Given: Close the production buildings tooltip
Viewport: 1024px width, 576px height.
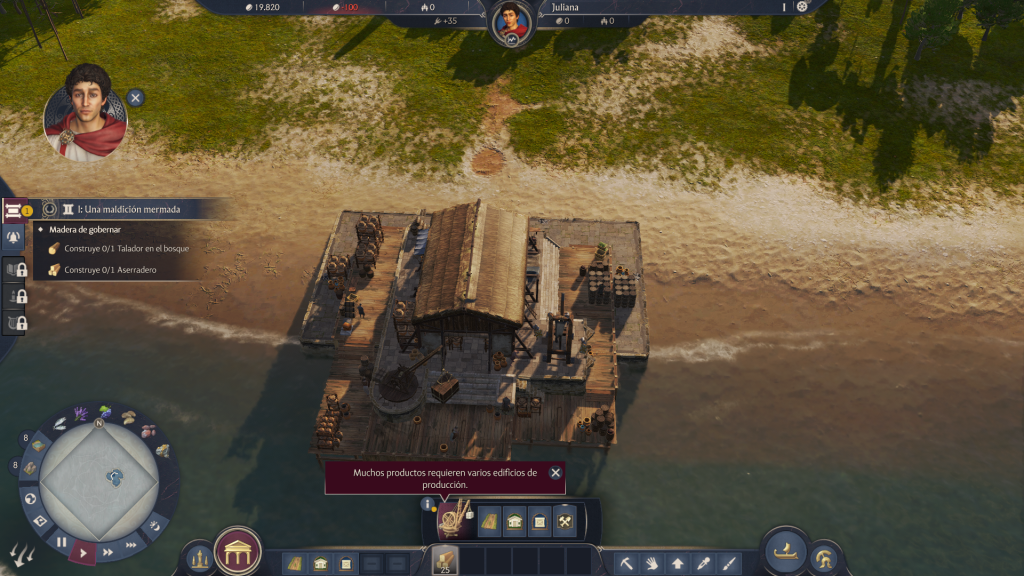Looking at the screenshot, I should [x=555, y=472].
